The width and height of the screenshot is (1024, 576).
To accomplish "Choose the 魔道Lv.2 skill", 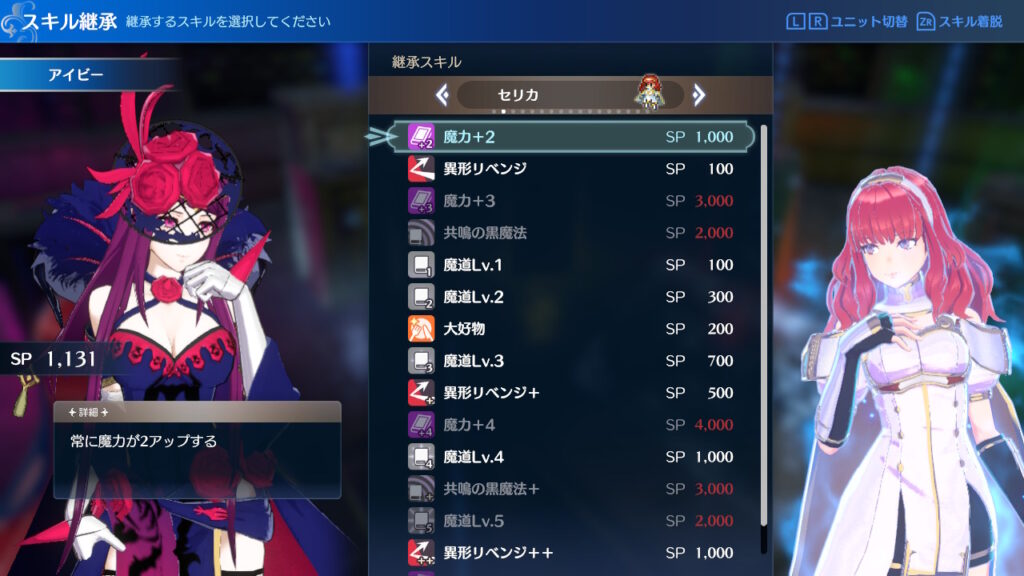I will coord(570,297).
